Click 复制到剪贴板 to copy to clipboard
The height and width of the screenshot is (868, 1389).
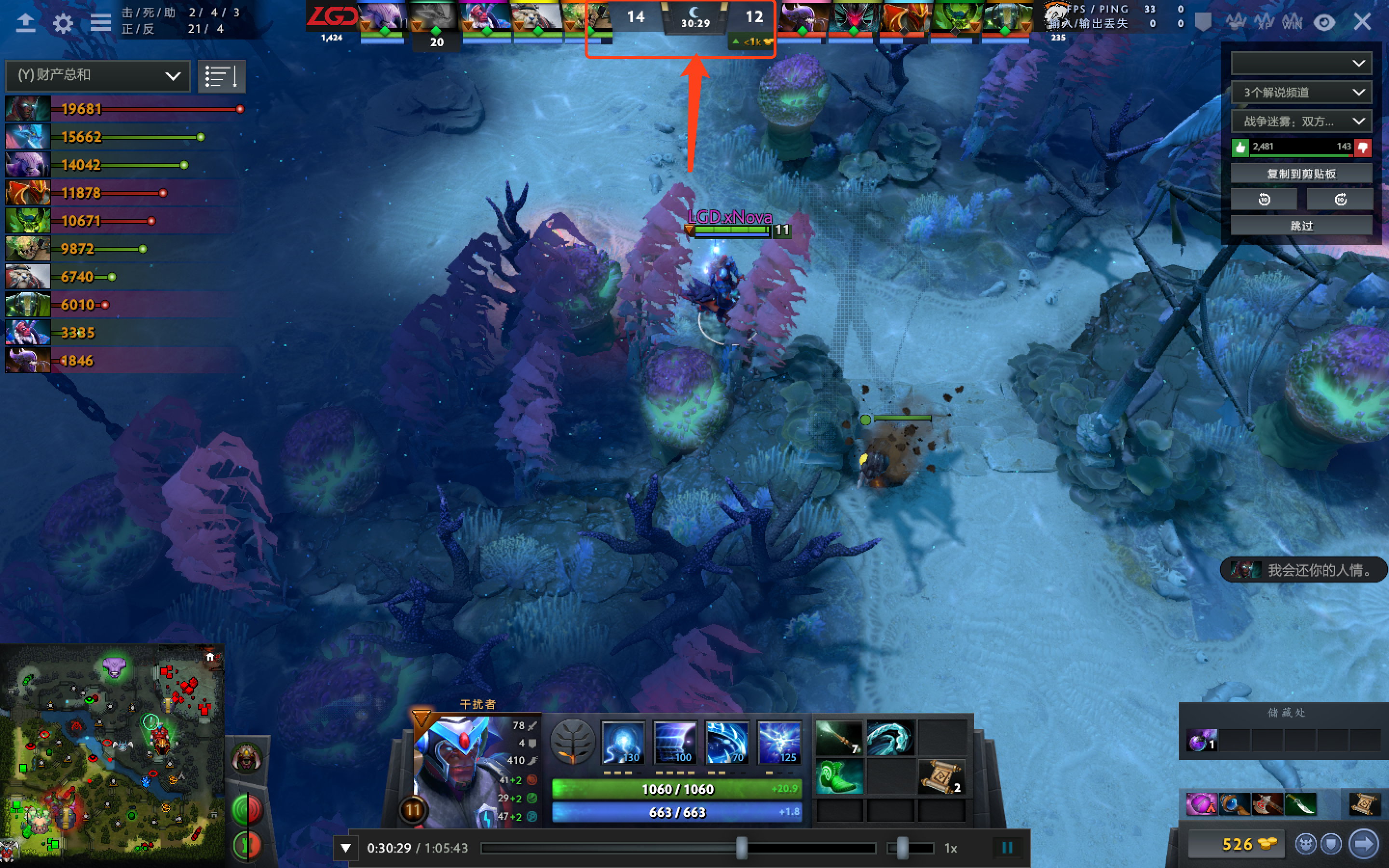click(1301, 173)
